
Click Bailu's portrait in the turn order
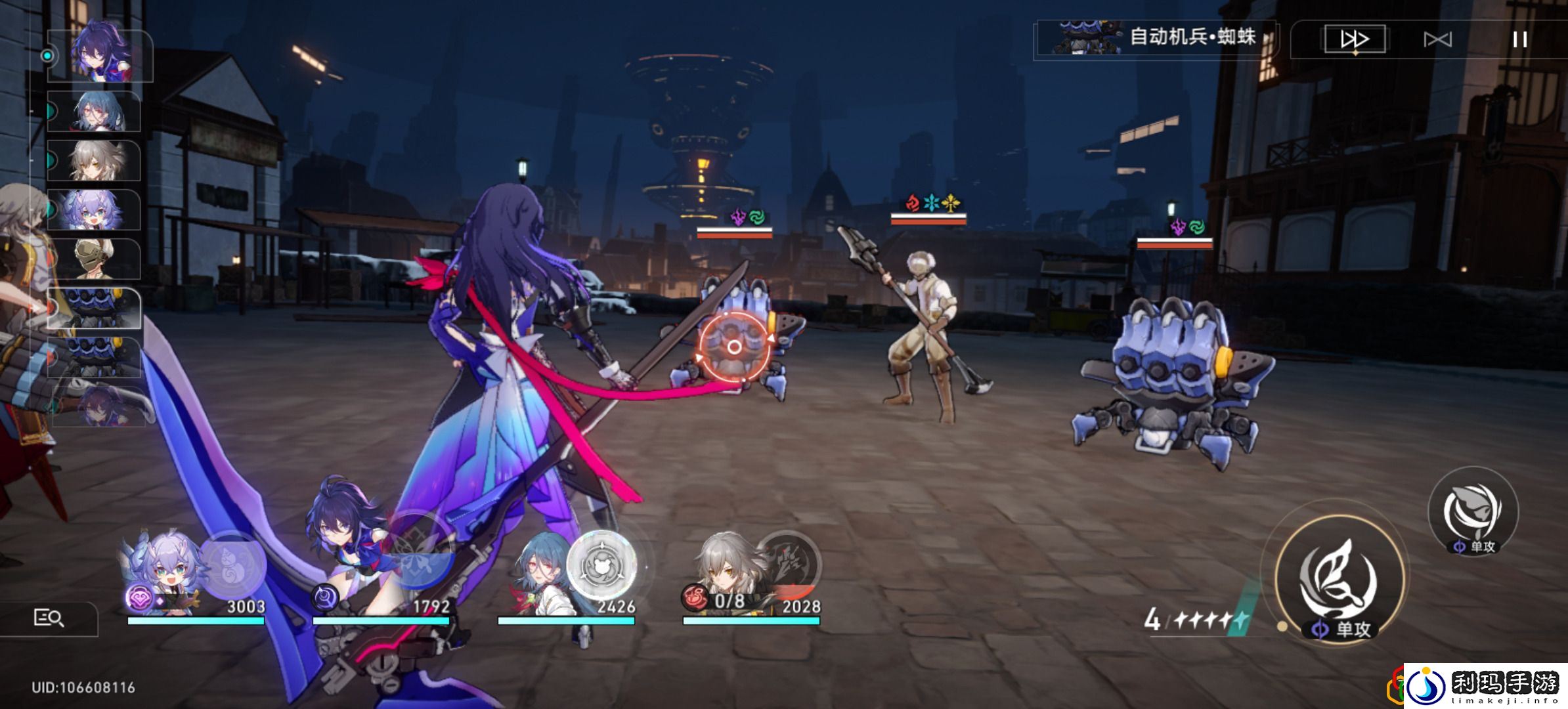pyautogui.click(x=95, y=210)
